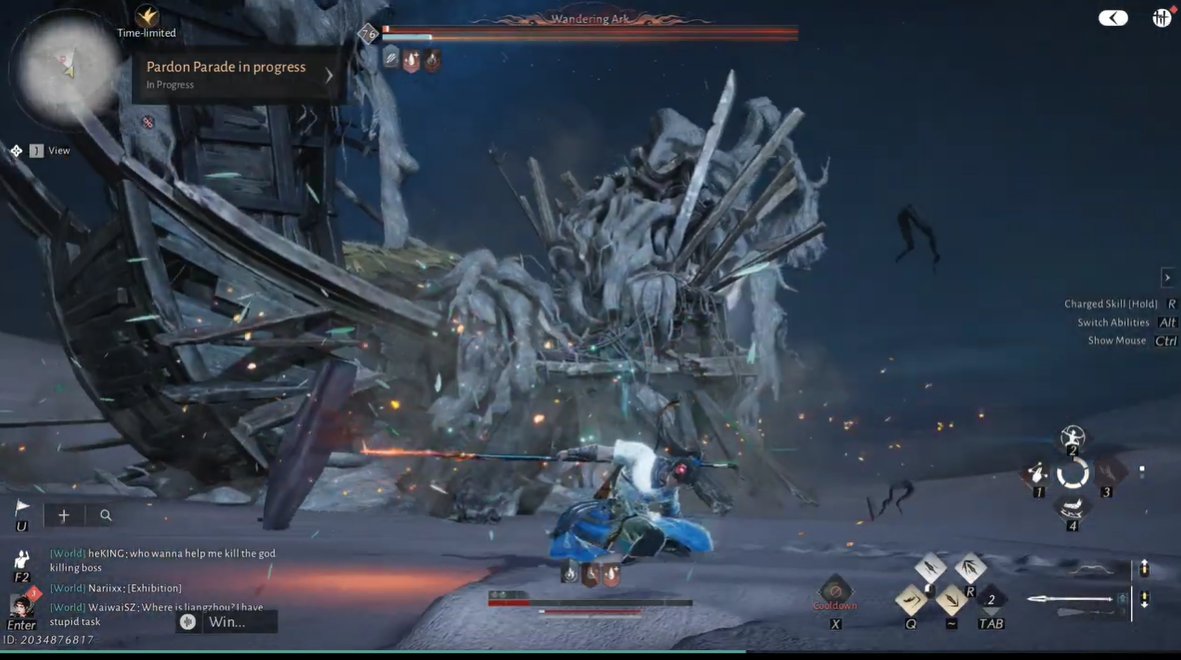Screen dimensions: 1181x660
Task: Click the voice input button beside Win...
Action: [x=188, y=622]
